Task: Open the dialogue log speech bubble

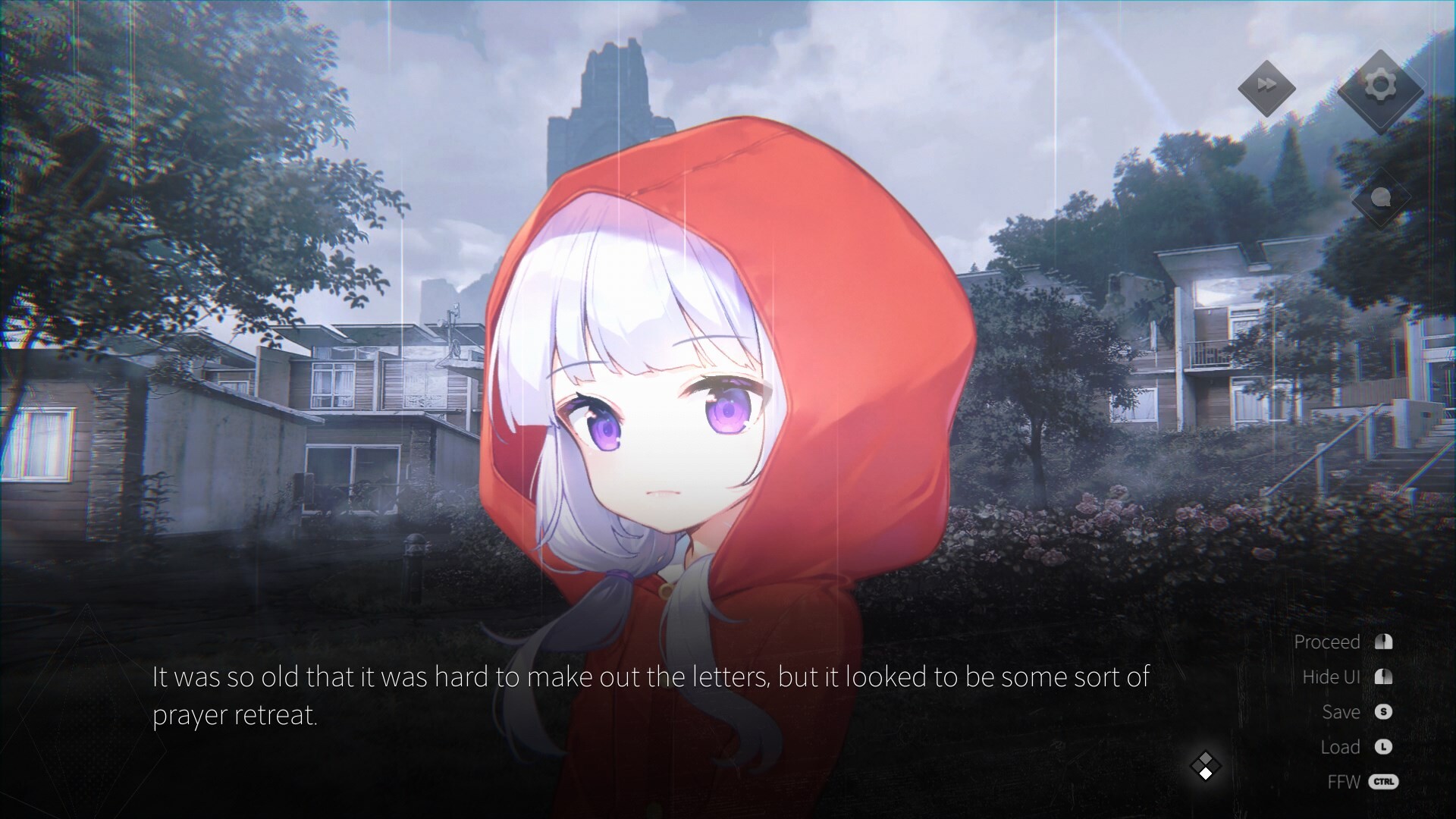Action: point(1381,199)
